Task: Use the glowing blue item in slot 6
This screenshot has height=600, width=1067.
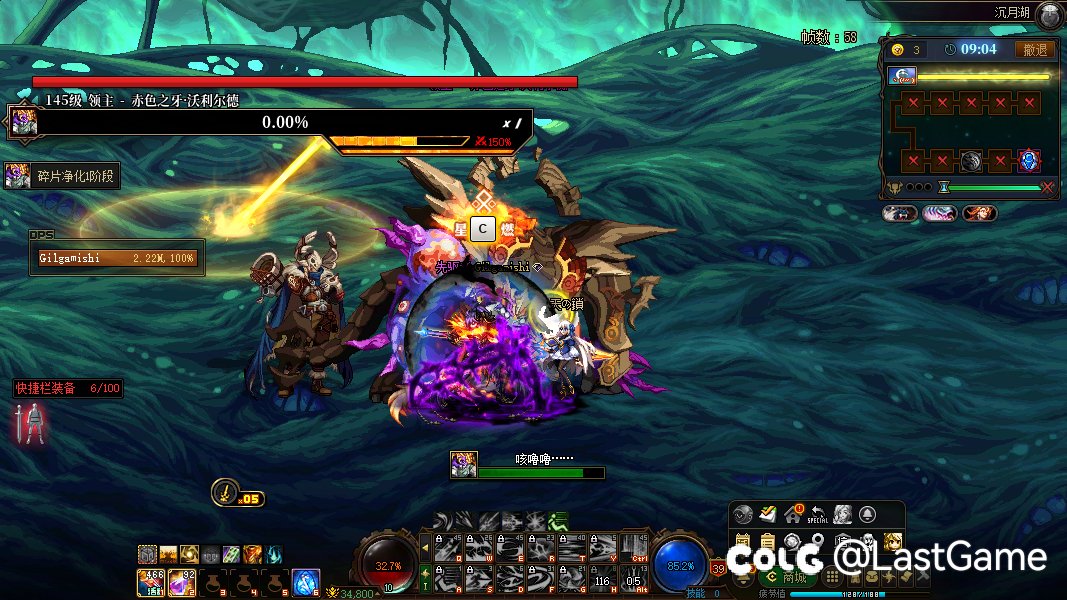Action: click(305, 581)
